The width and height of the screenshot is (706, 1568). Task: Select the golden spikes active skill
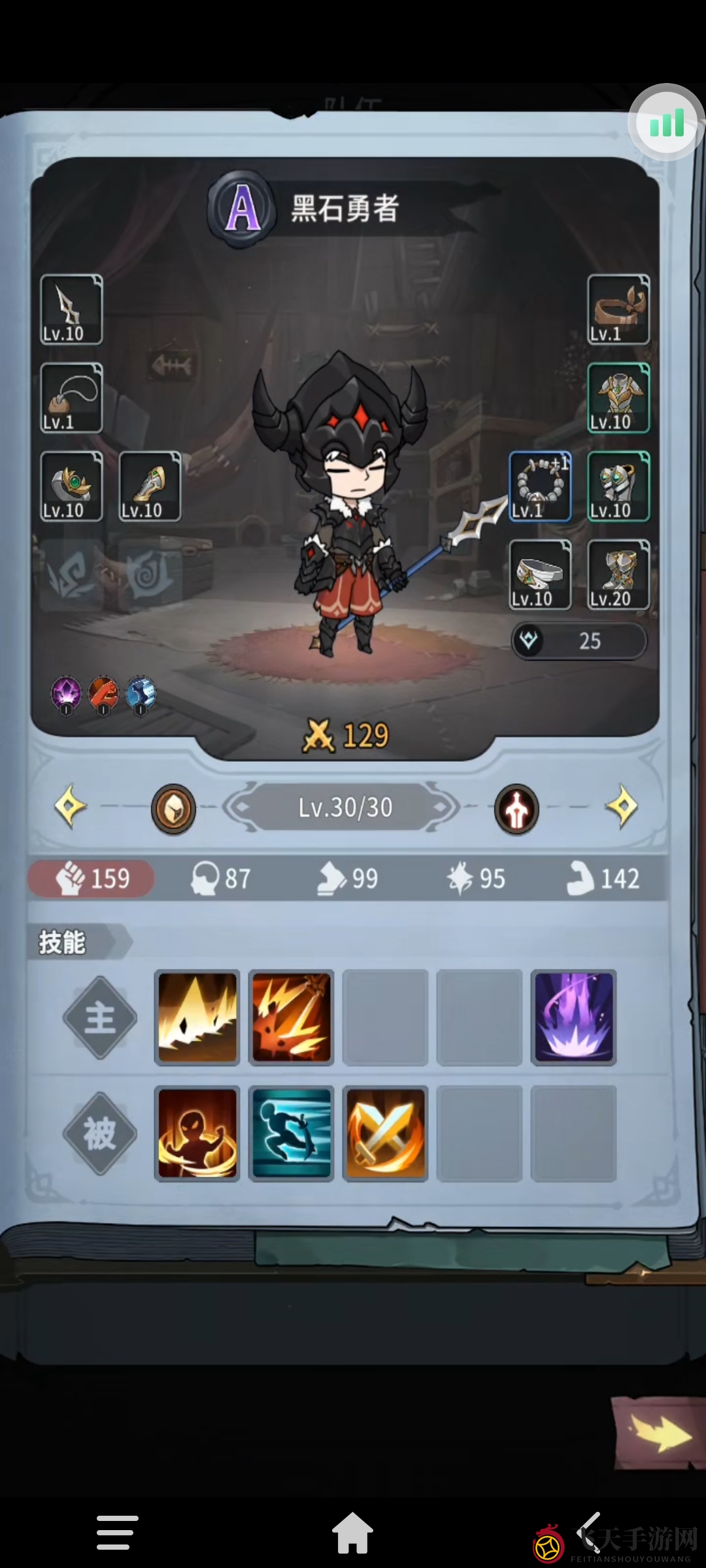(x=197, y=1017)
